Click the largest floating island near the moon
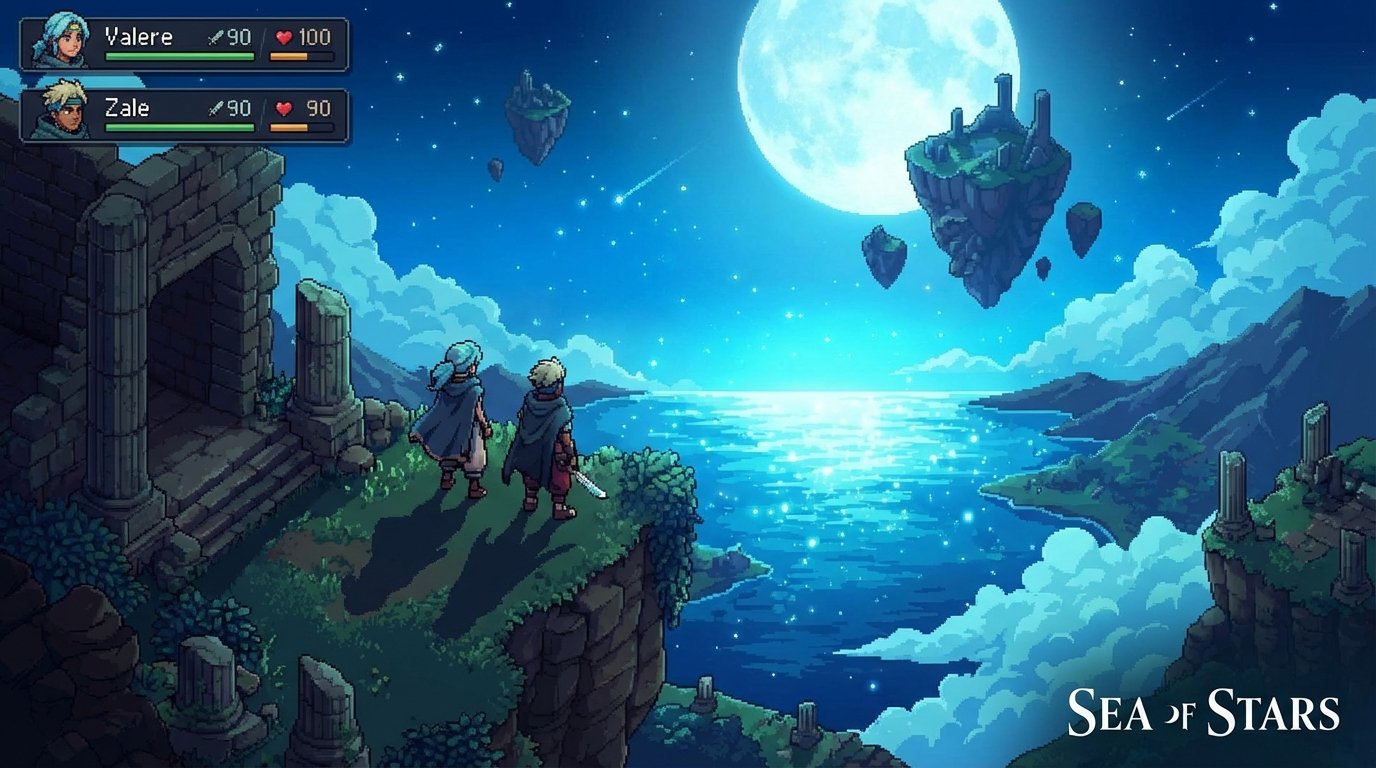The width and height of the screenshot is (1376, 768). click(980, 170)
